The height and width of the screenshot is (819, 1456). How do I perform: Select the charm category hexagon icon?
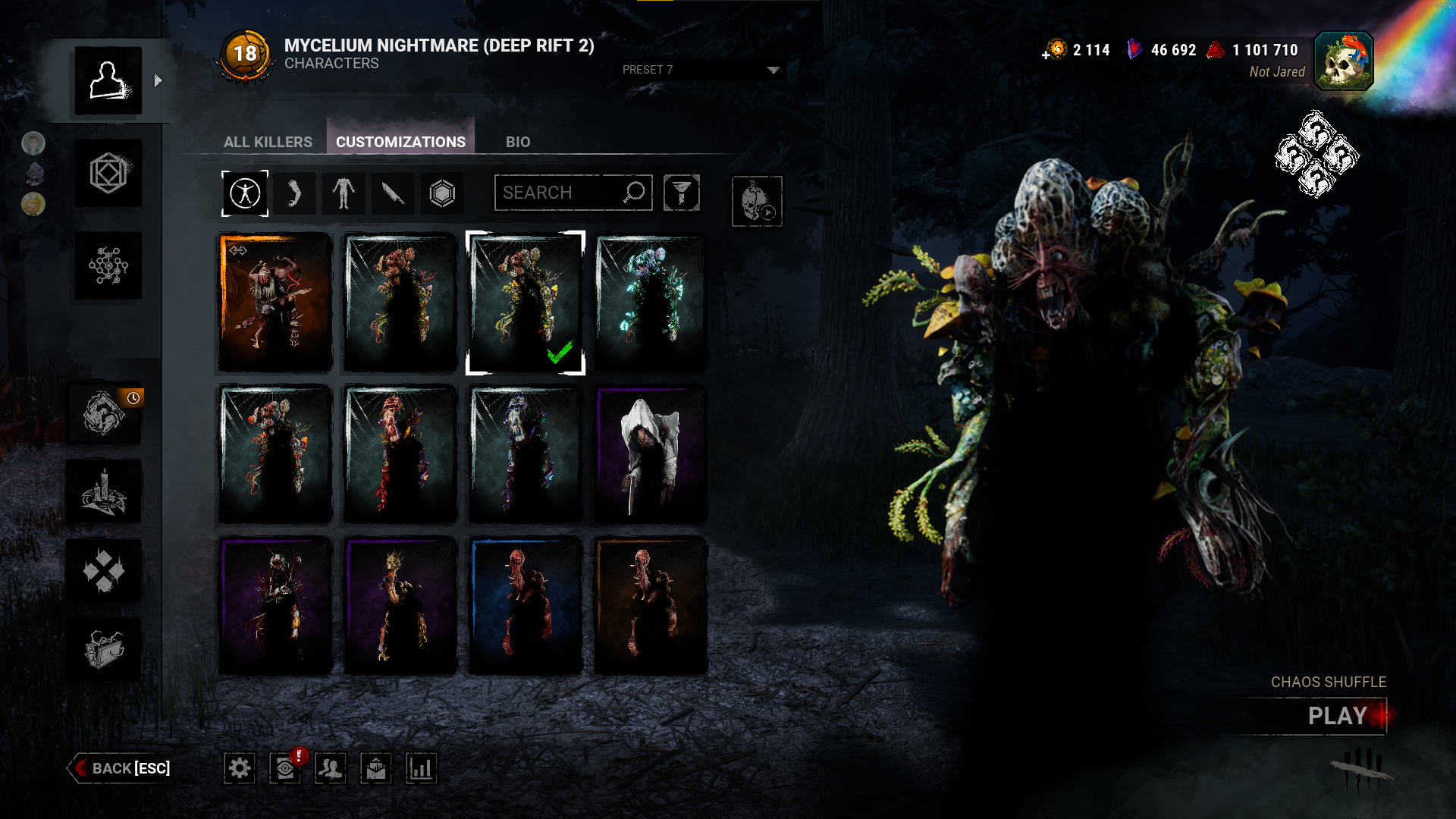tap(442, 193)
